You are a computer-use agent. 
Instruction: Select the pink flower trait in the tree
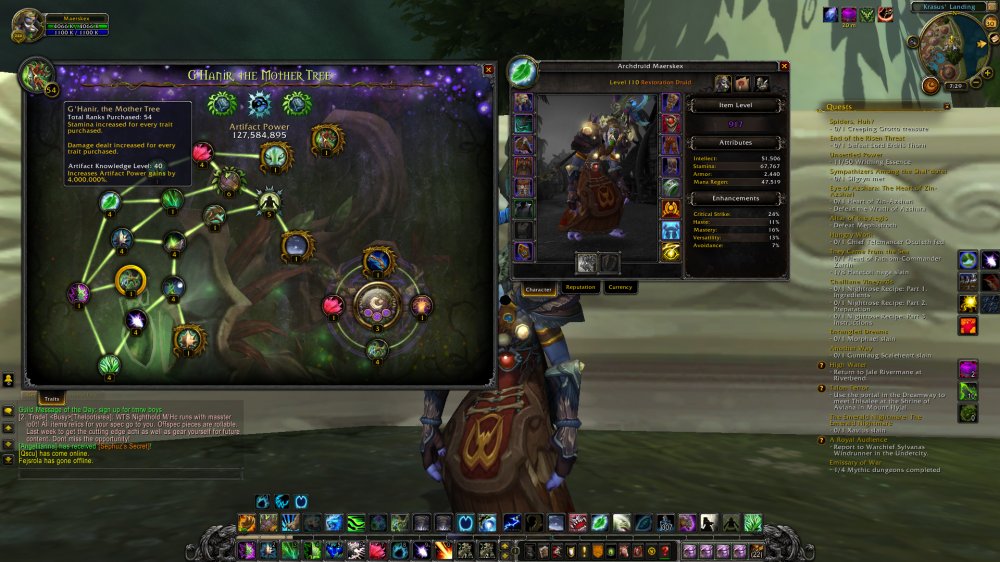(203, 153)
